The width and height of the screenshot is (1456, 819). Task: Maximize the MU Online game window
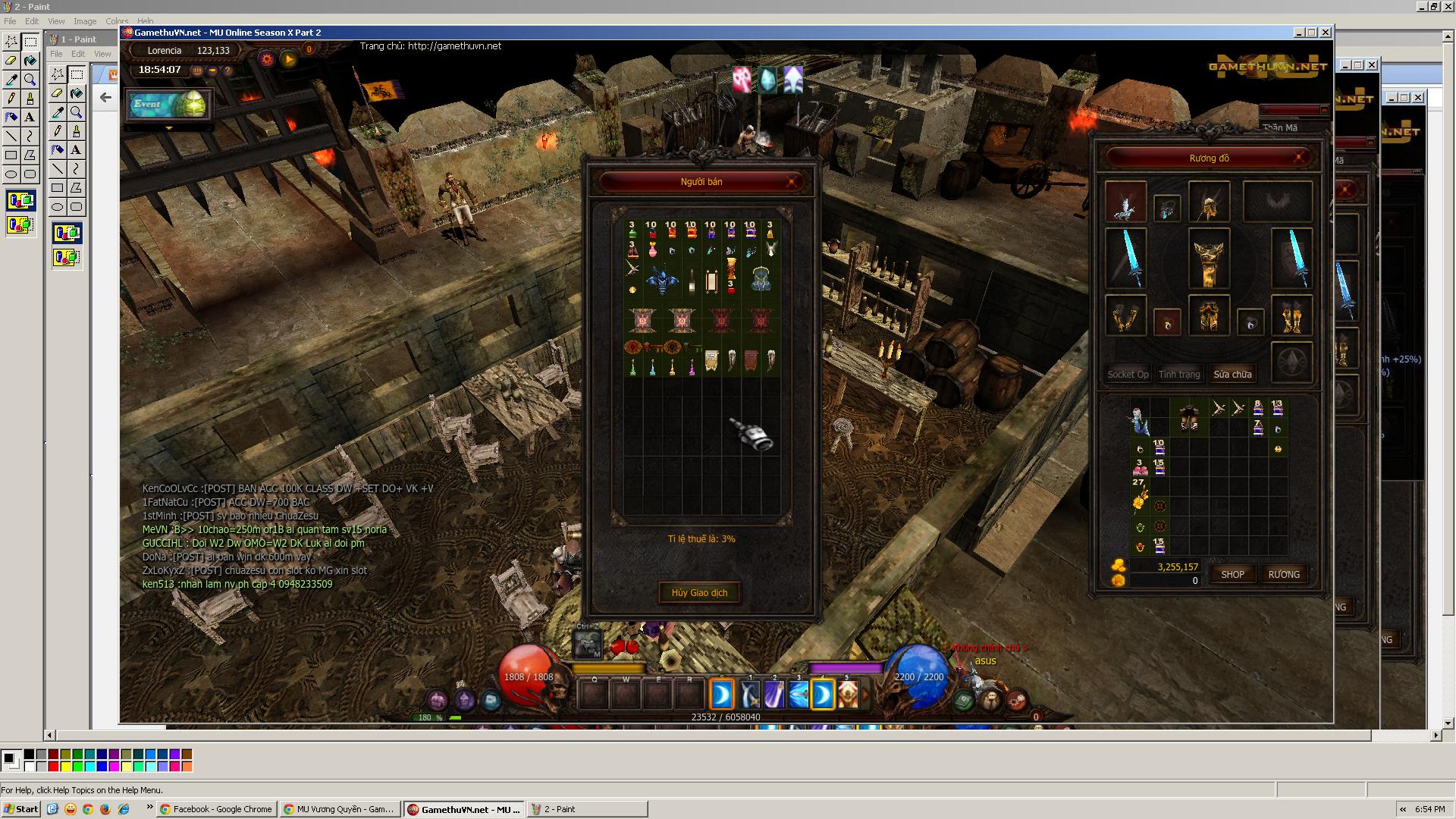[1311, 33]
